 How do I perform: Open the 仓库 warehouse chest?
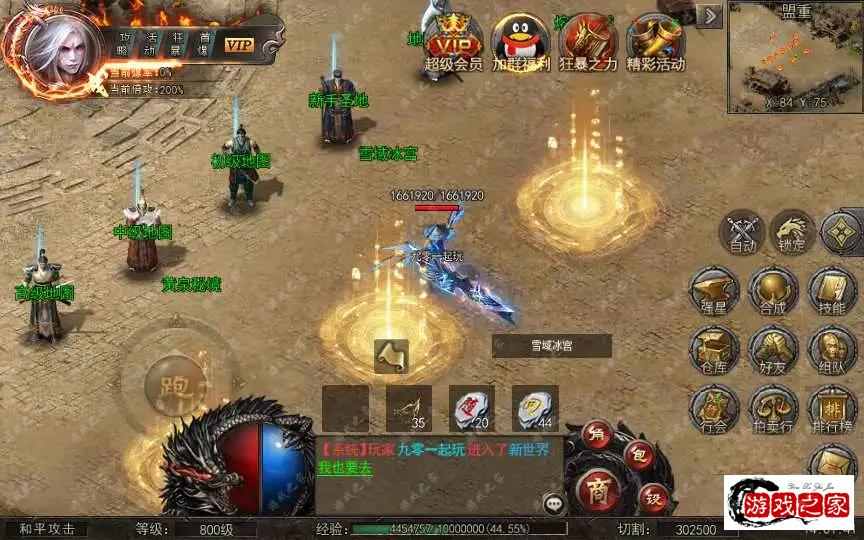[x=714, y=349]
